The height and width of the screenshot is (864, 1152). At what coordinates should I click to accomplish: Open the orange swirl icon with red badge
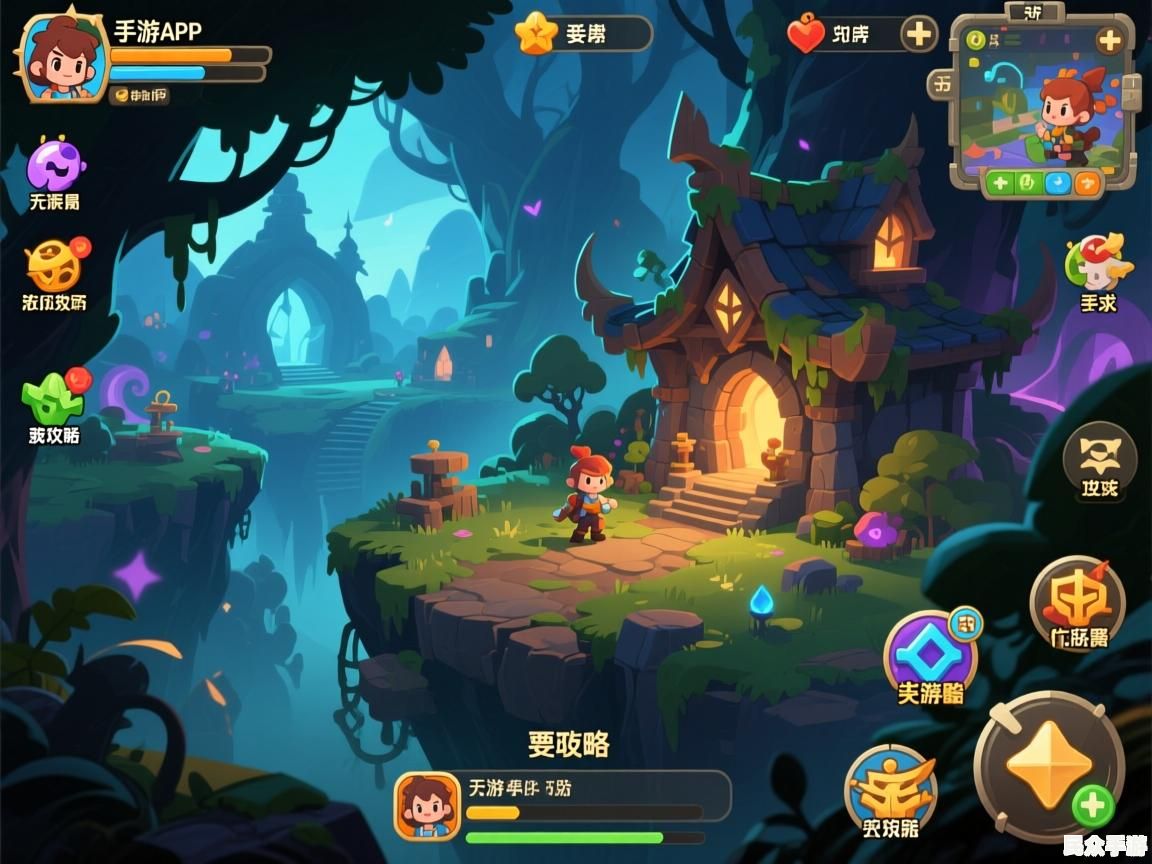click(x=54, y=265)
